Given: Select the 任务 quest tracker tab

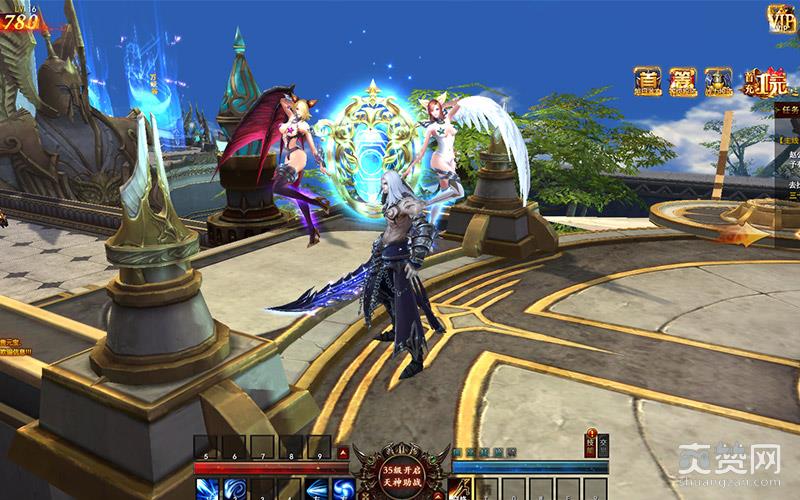Looking at the screenshot, I should tap(791, 113).
